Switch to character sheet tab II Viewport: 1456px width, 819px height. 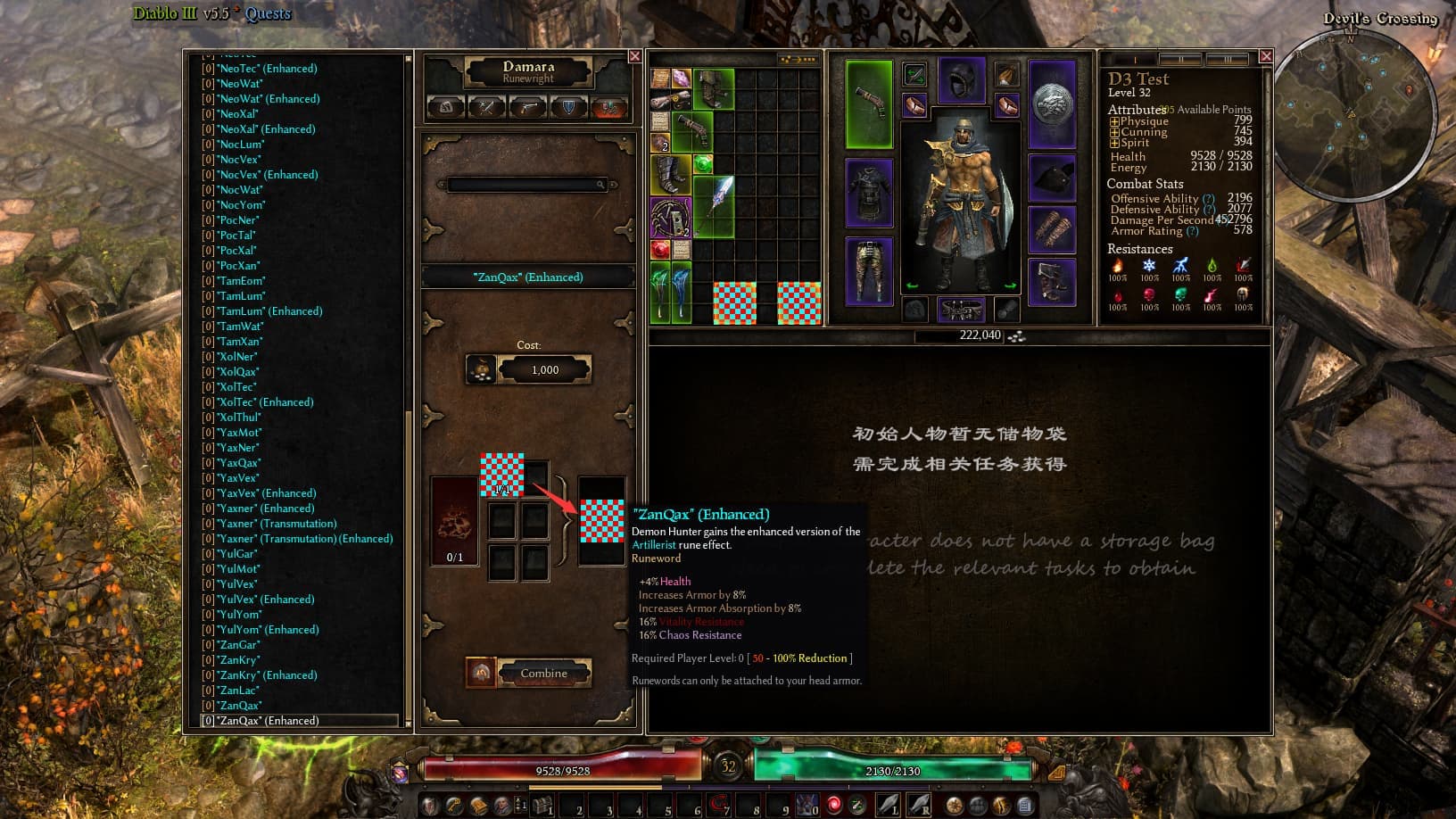(x=1180, y=60)
